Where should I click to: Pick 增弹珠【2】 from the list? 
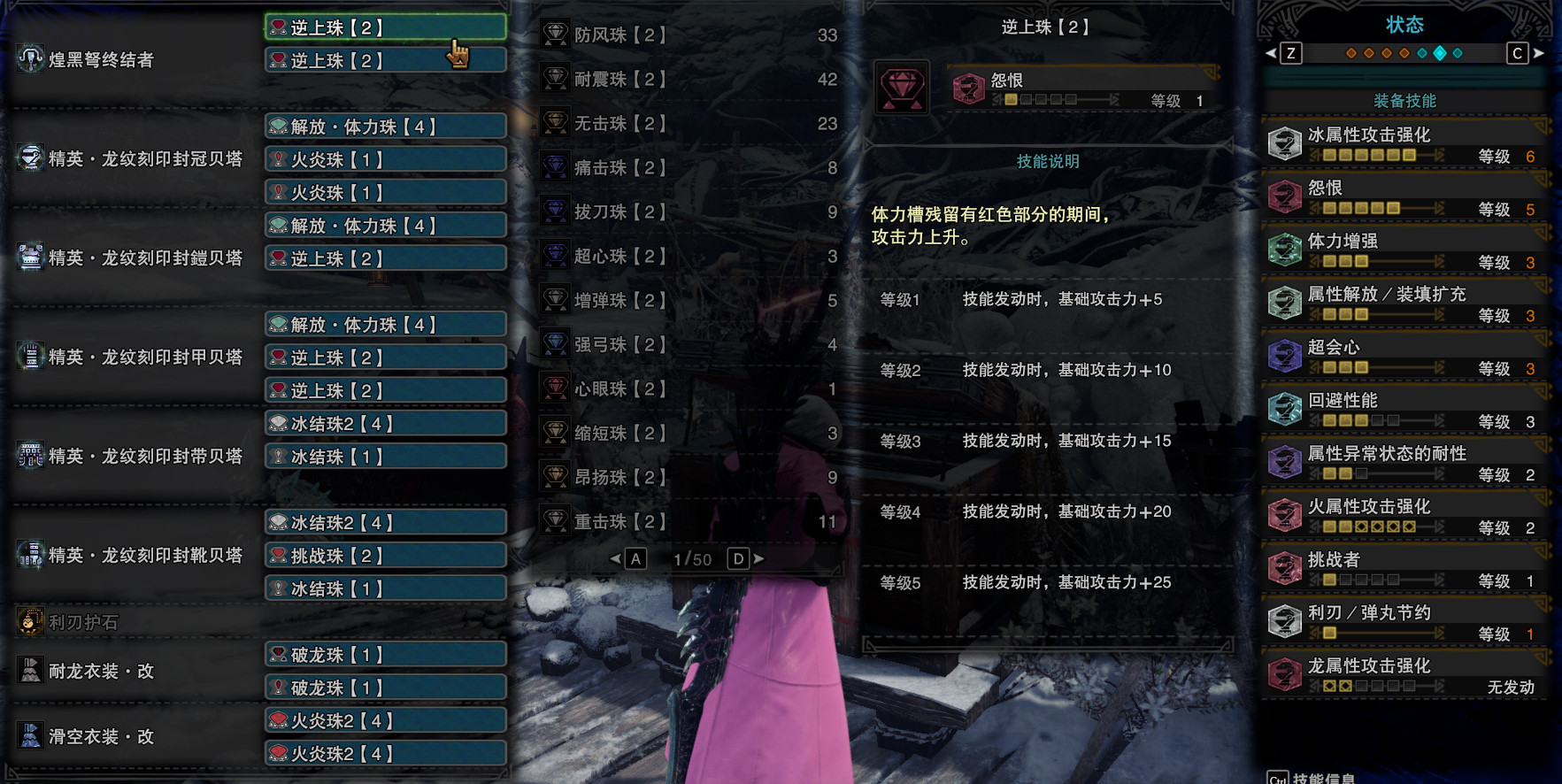click(619, 301)
